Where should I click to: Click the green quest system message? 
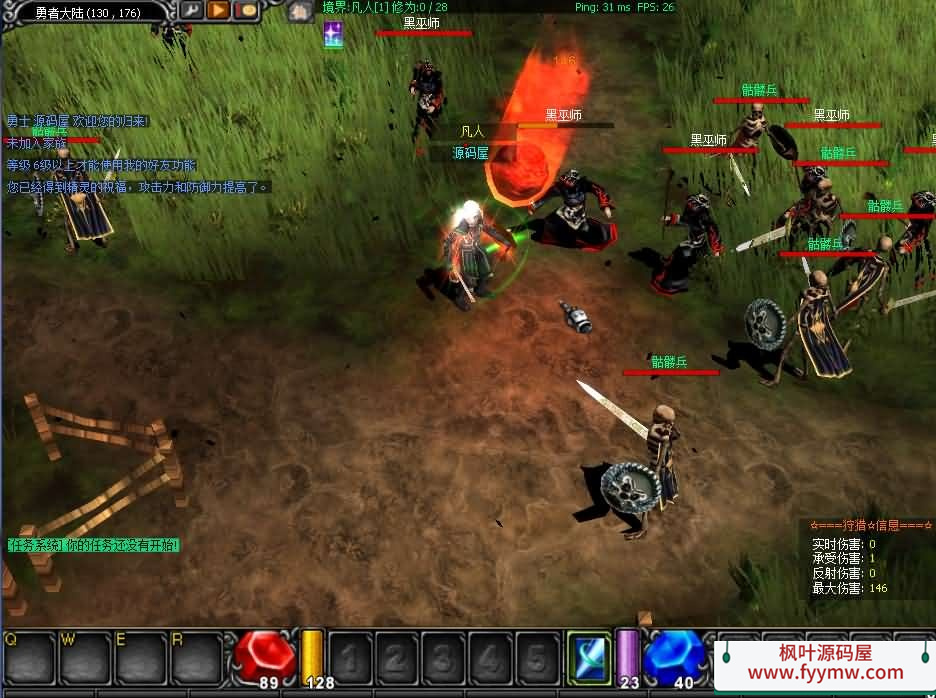click(x=93, y=545)
